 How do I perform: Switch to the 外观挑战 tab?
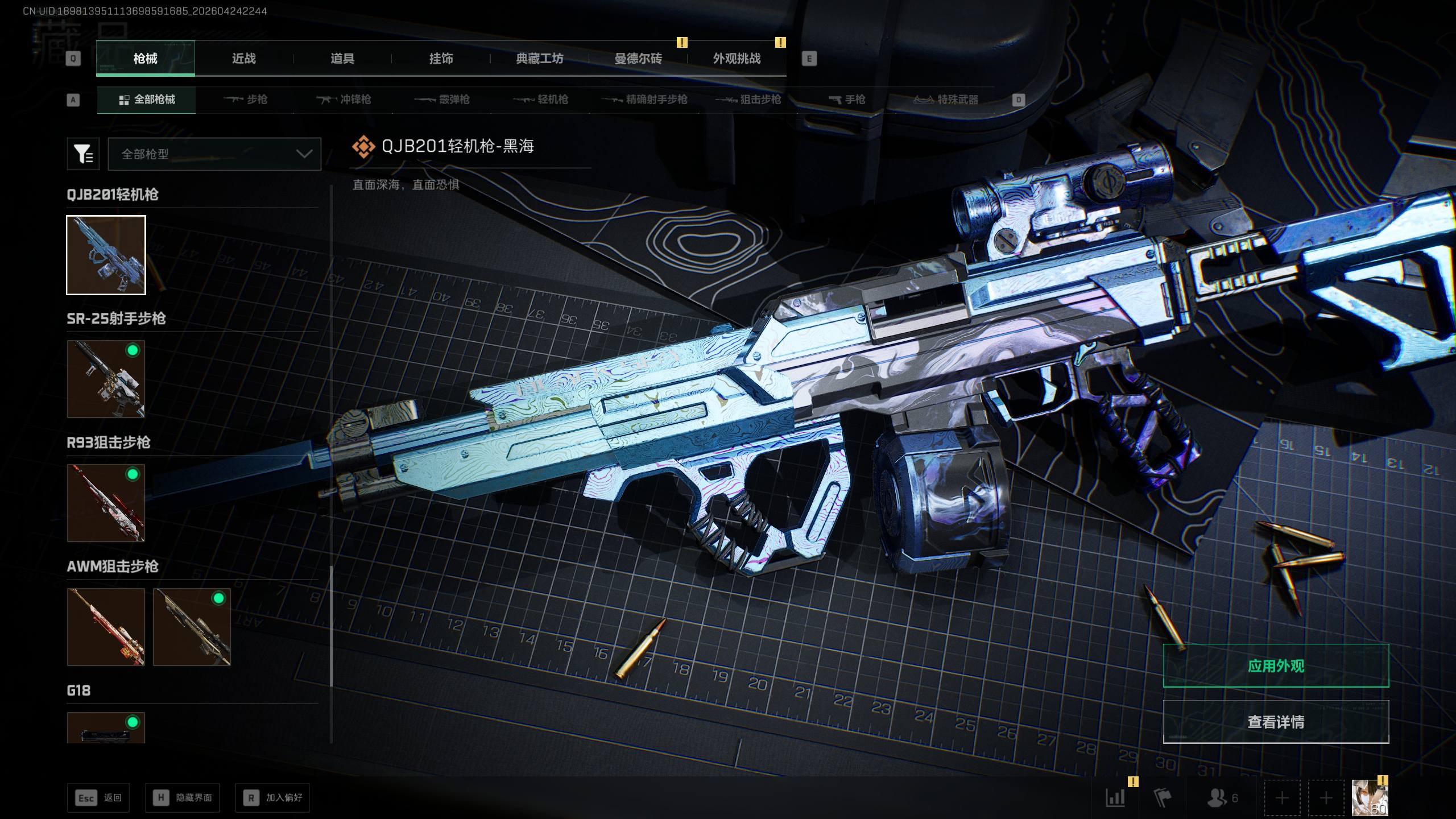tap(737, 59)
